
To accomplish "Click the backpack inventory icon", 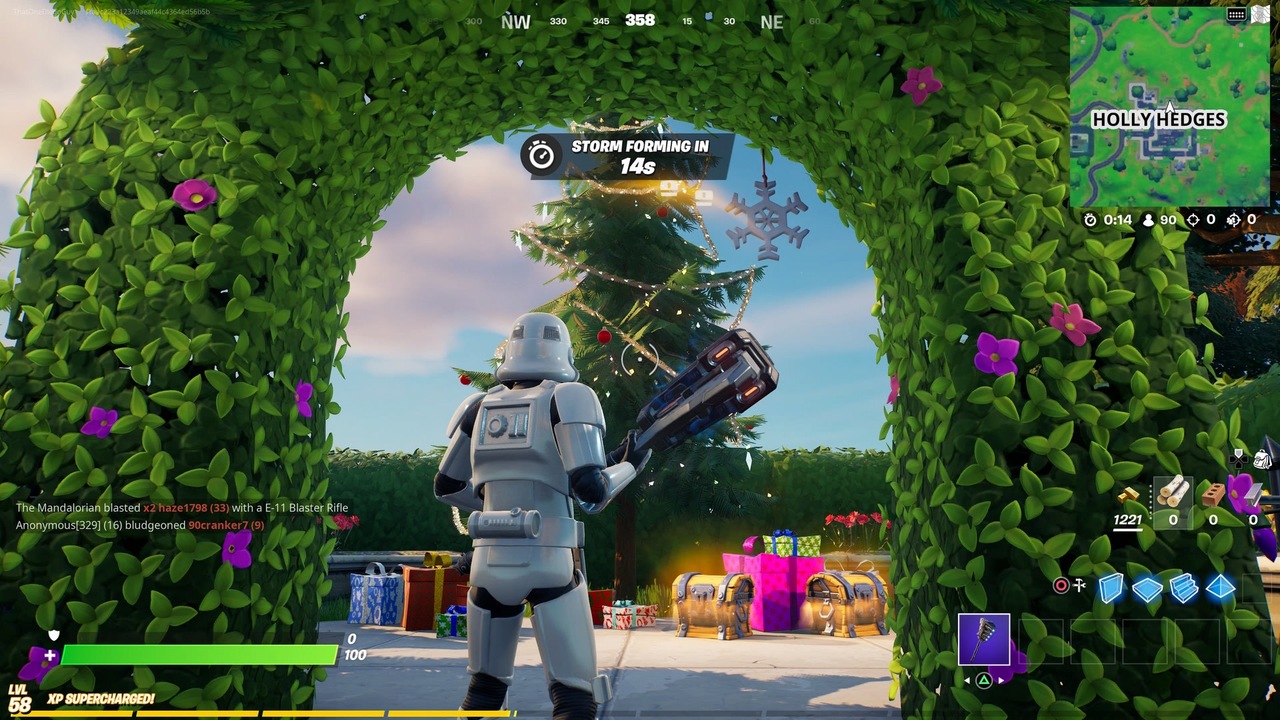I will [x=1262, y=458].
